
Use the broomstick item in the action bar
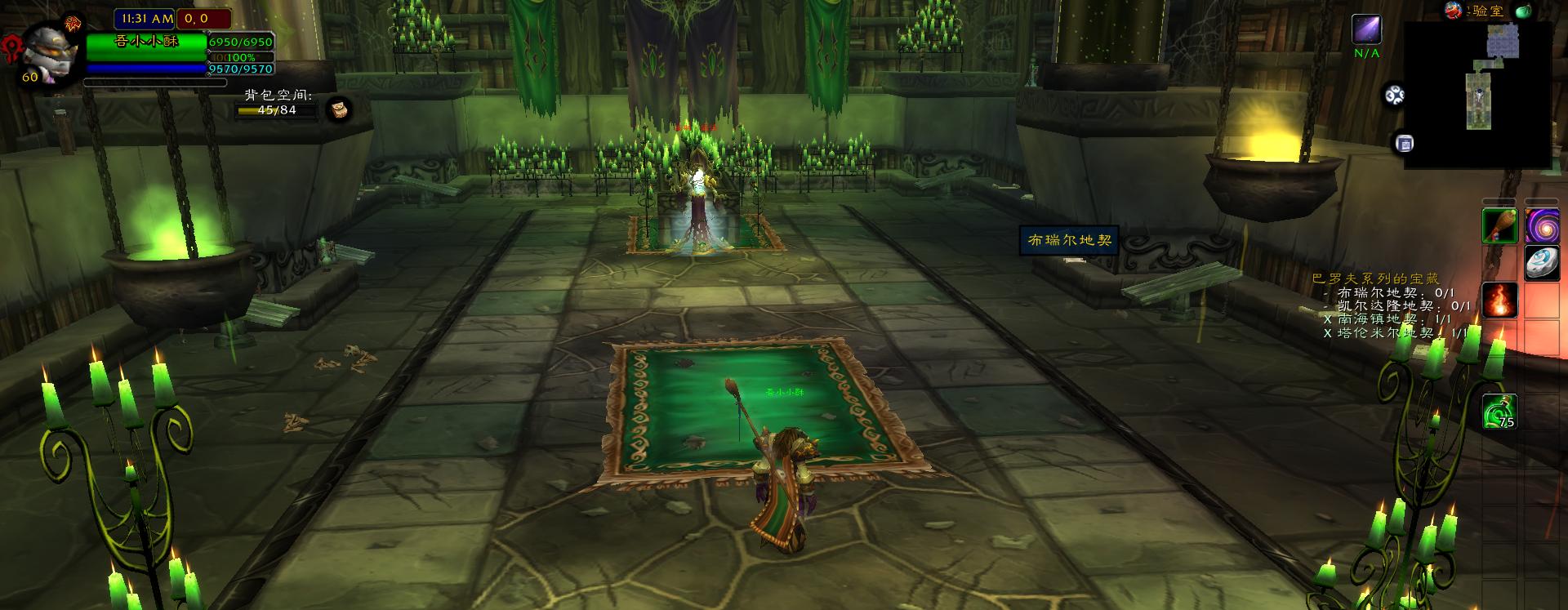pyautogui.click(x=1500, y=226)
